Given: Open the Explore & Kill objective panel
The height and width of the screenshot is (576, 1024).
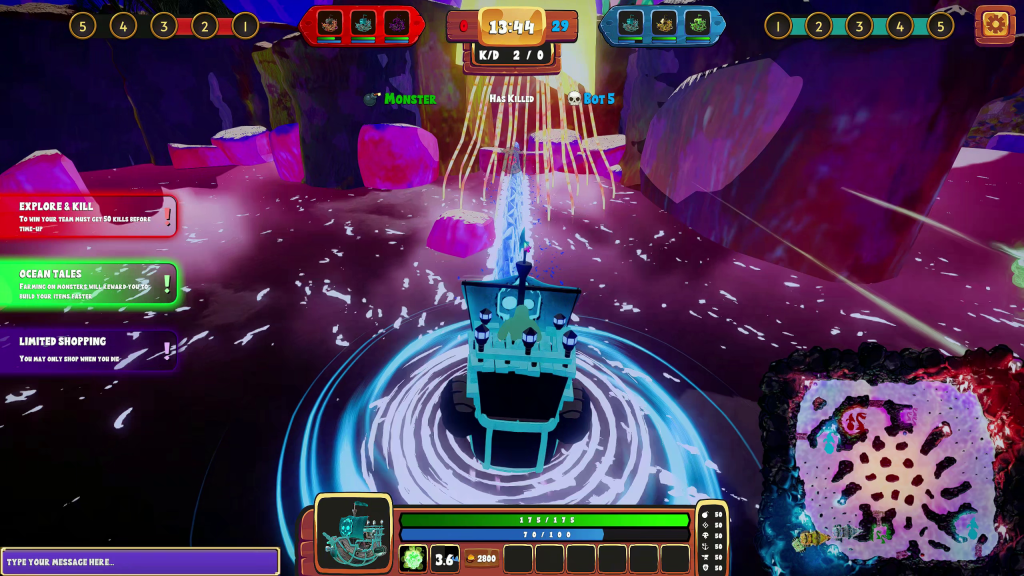Looking at the screenshot, I should point(90,216).
